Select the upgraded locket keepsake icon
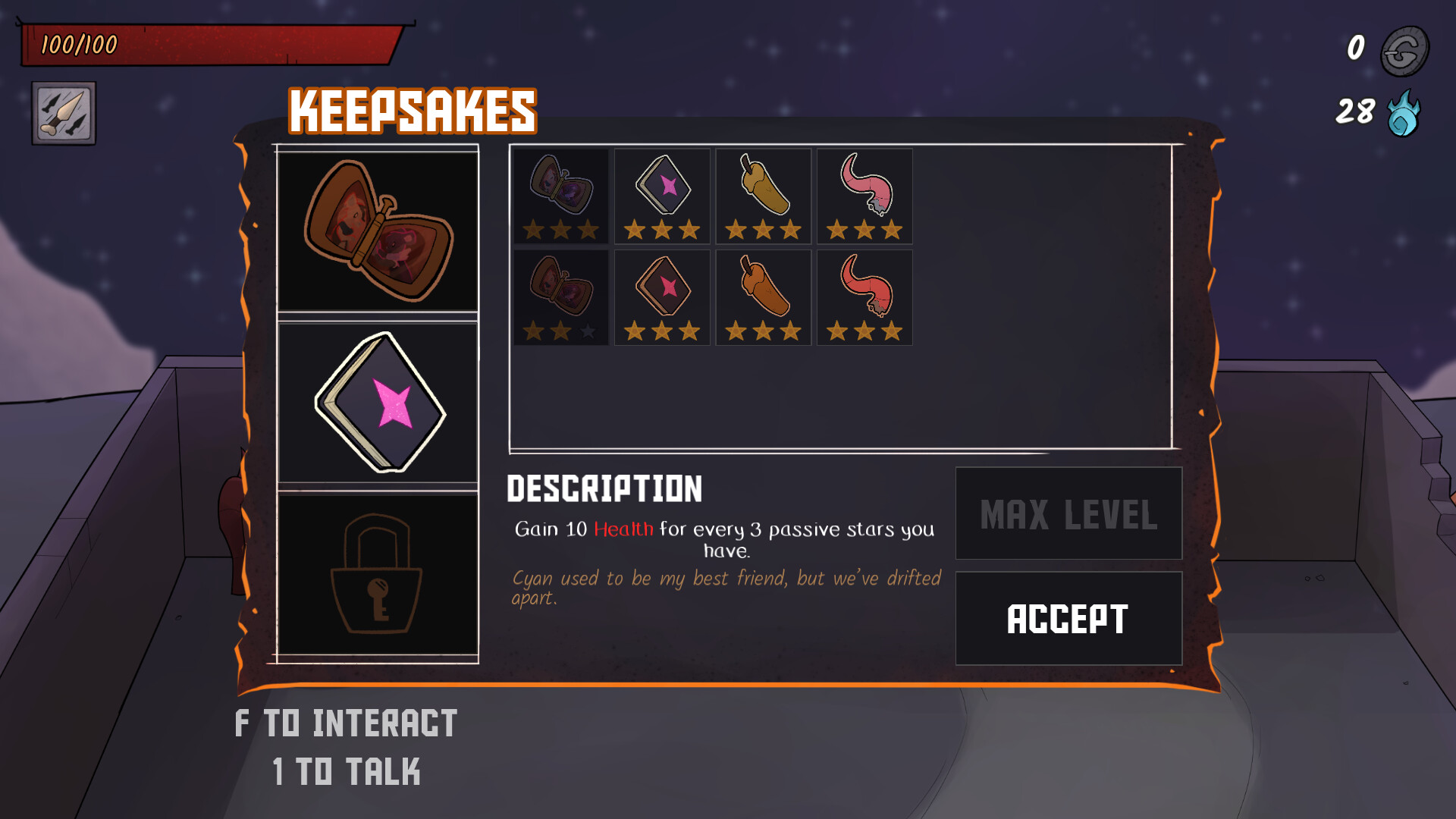 pos(560,196)
